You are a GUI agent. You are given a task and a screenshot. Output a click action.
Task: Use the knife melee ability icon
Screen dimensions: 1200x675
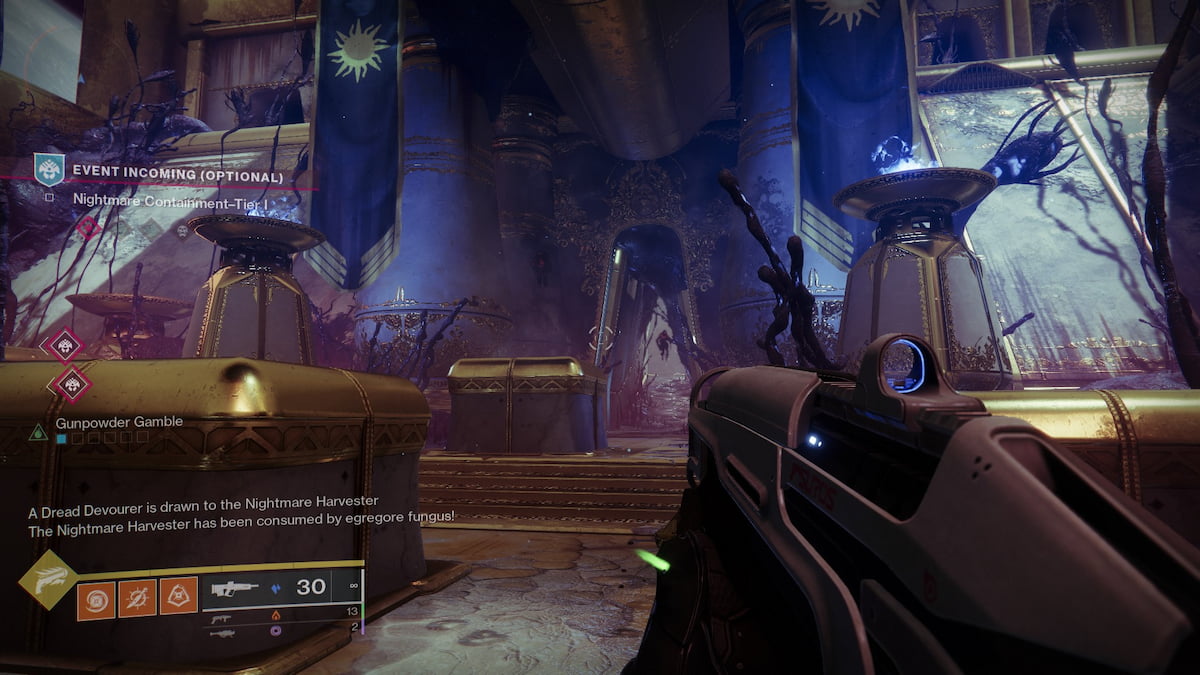click(x=137, y=599)
